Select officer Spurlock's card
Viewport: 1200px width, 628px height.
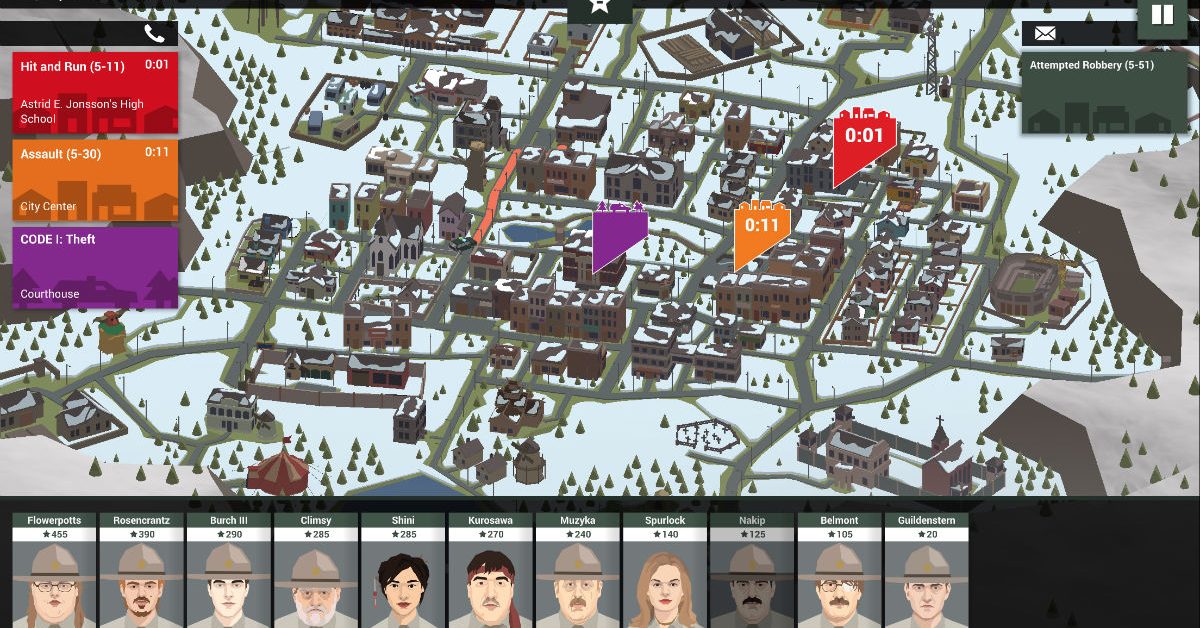click(x=665, y=570)
